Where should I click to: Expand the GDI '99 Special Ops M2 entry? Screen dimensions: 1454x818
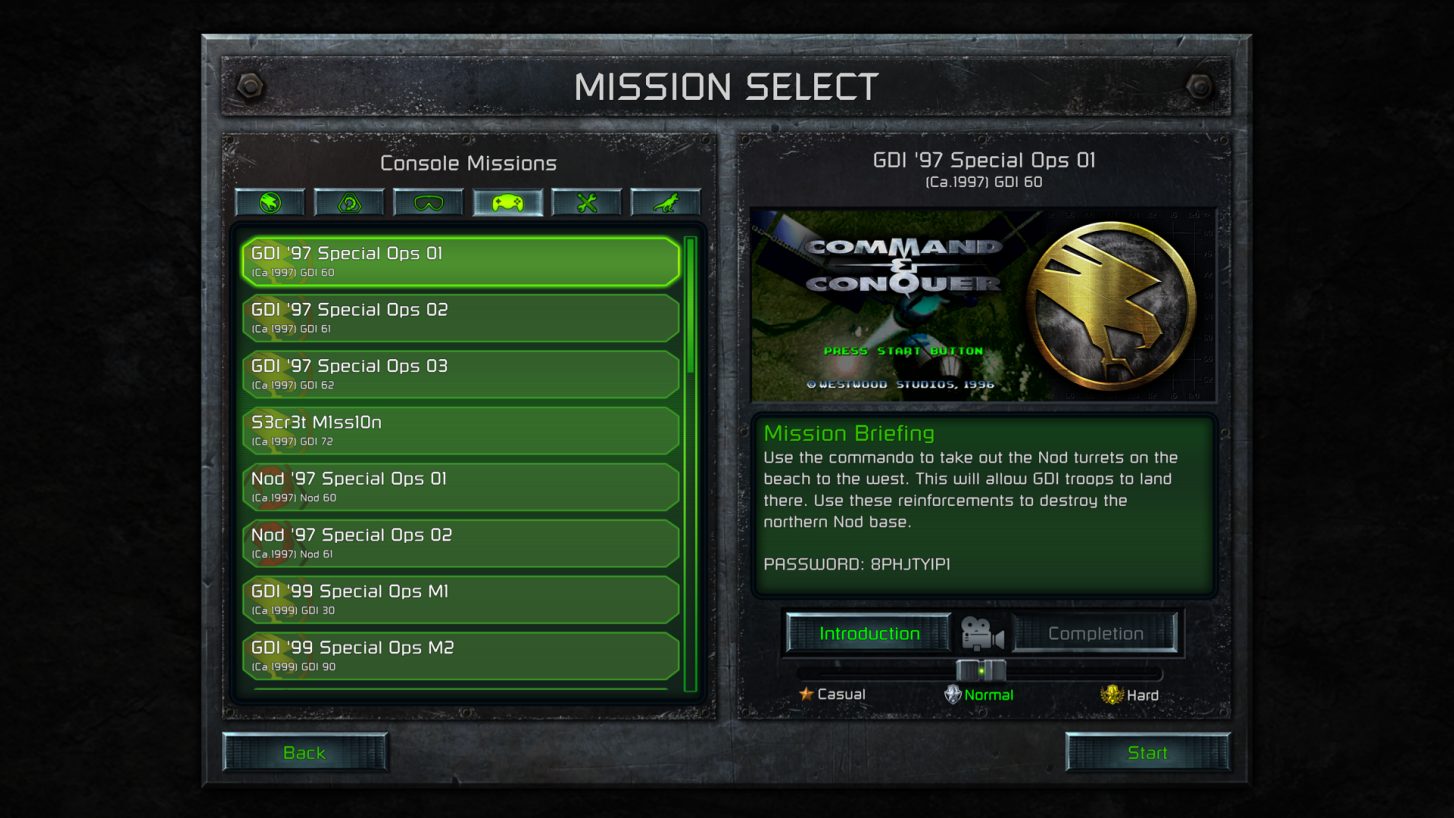(458, 654)
